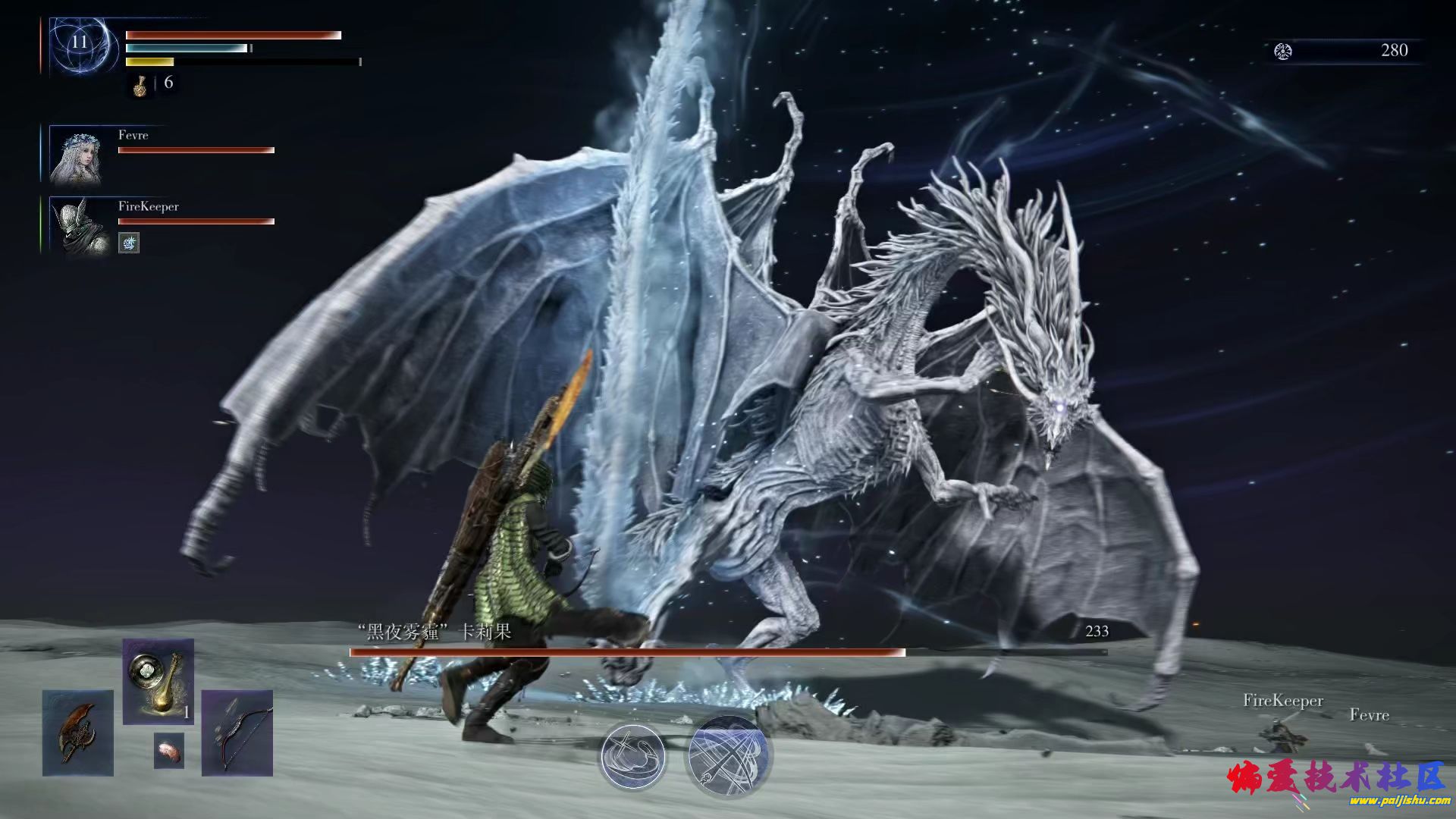Click Fevre's teammate portrait
Screen dimensions: 1456x819
[76, 156]
